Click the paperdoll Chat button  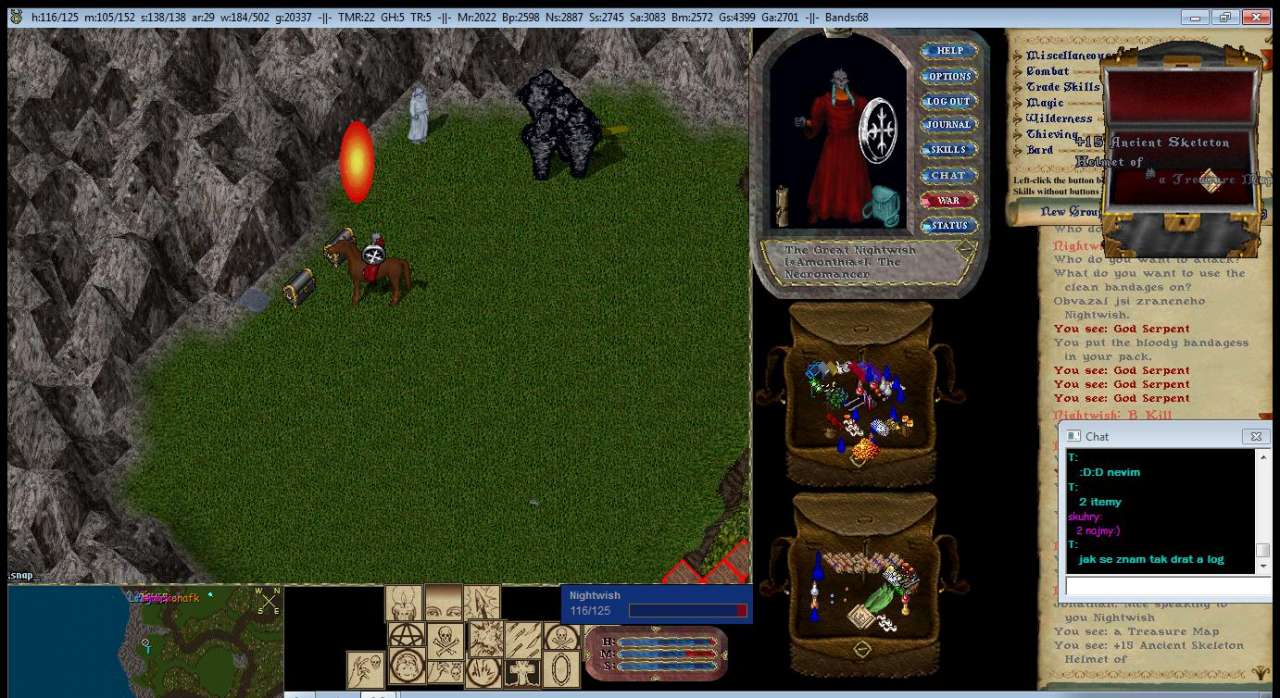click(948, 175)
